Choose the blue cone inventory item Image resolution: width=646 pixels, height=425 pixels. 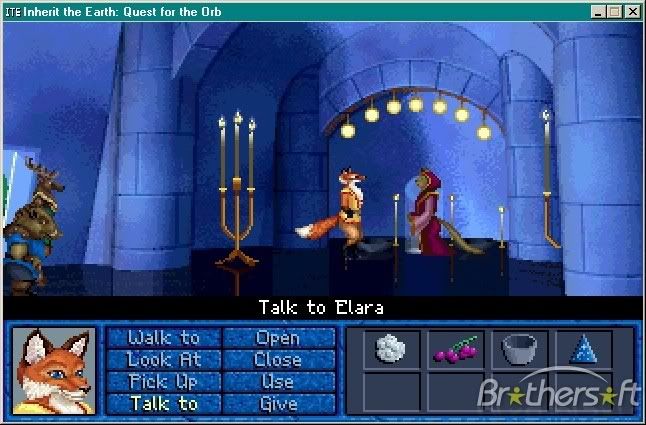tap(582, 349)
